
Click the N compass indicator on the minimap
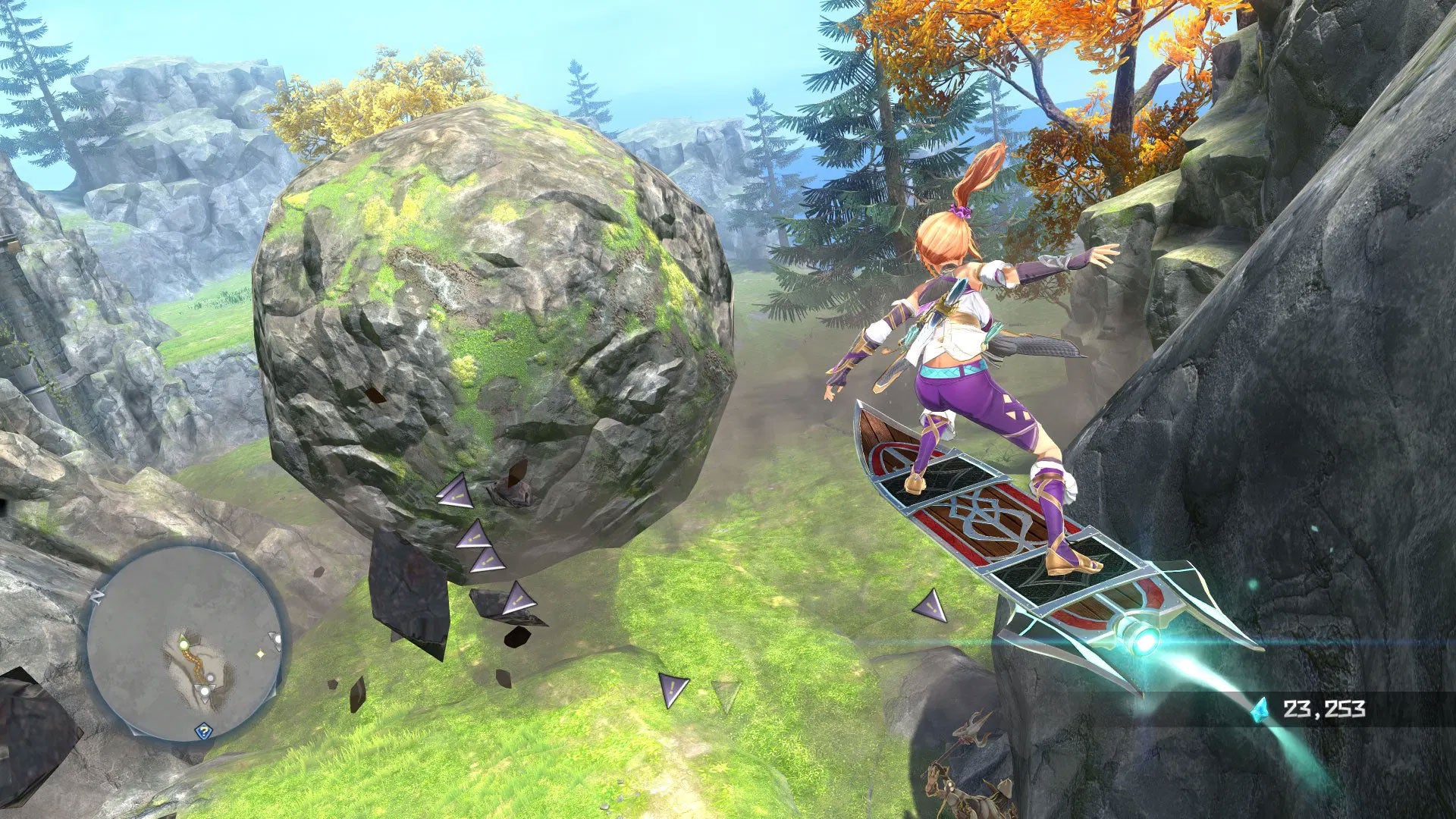[x=97, y=595]
